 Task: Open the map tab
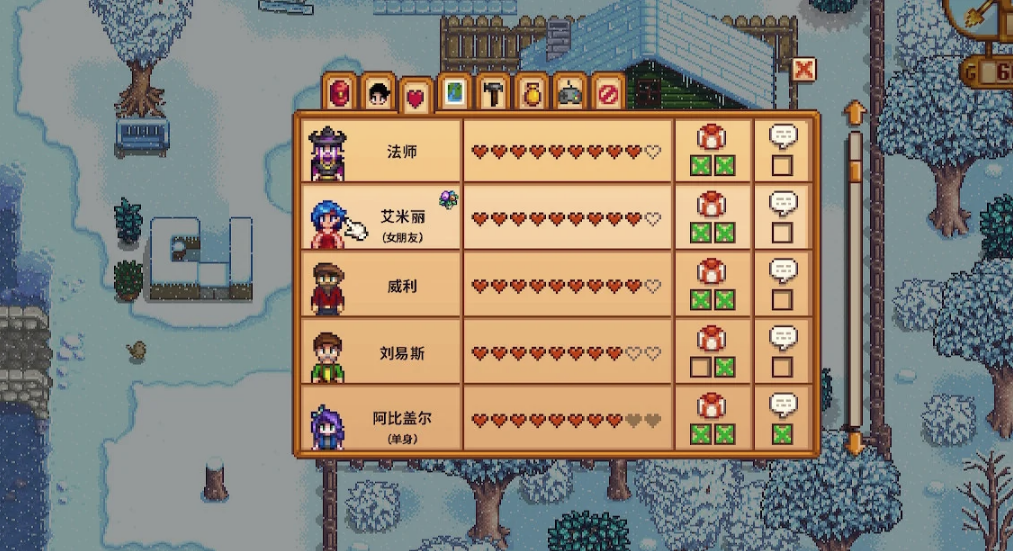pos(453,93)
